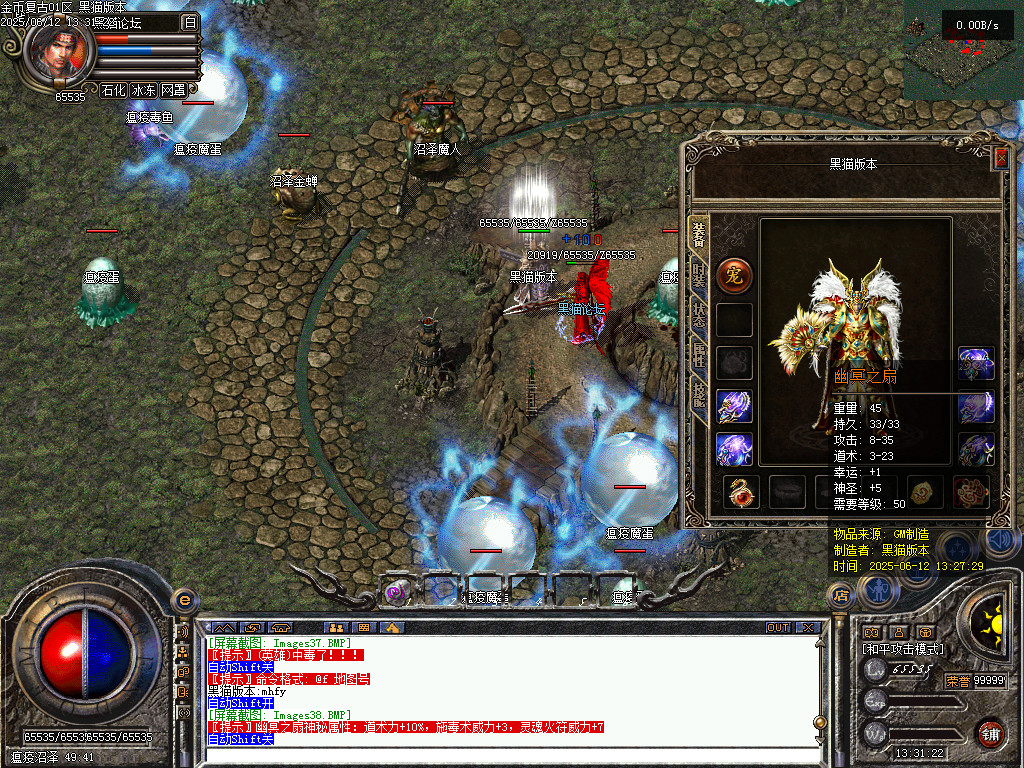Open the minimap in the corner
The height and width of the screenshot is (768, 1024).
pyautogui.click(x=963, y=48)
